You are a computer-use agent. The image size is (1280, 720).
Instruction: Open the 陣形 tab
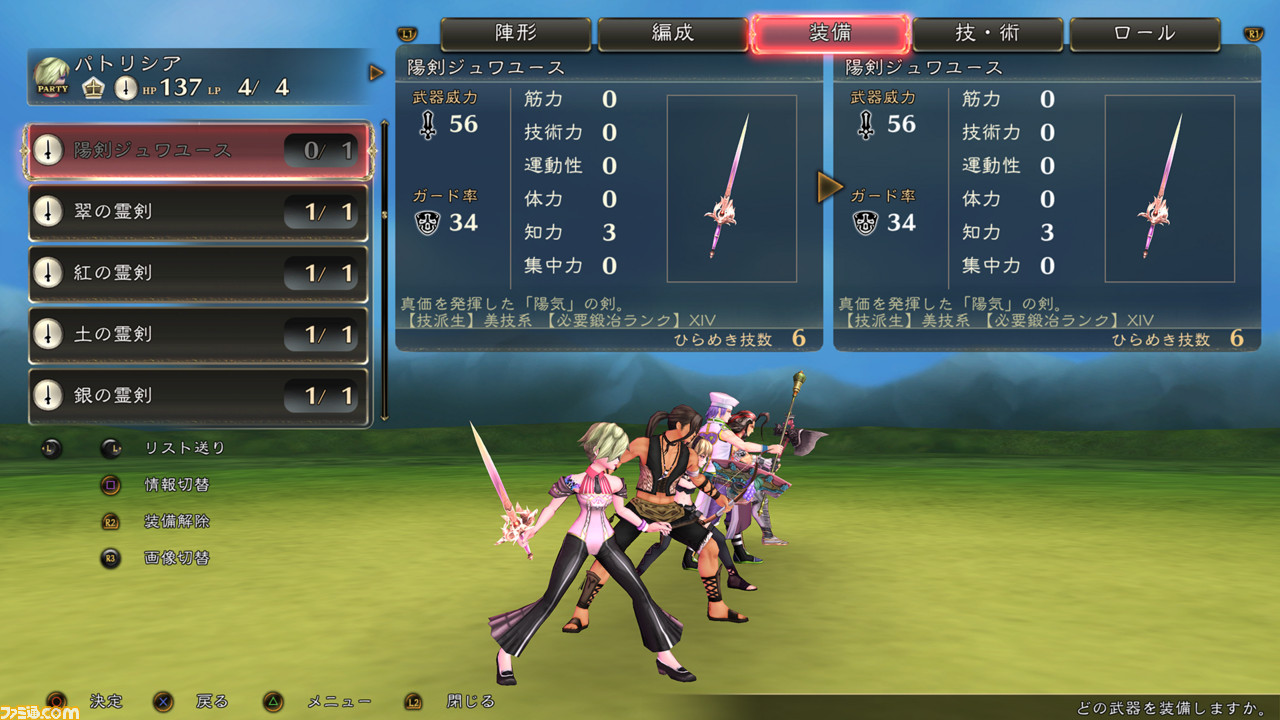pyautogui.click(x=515, y=33)
